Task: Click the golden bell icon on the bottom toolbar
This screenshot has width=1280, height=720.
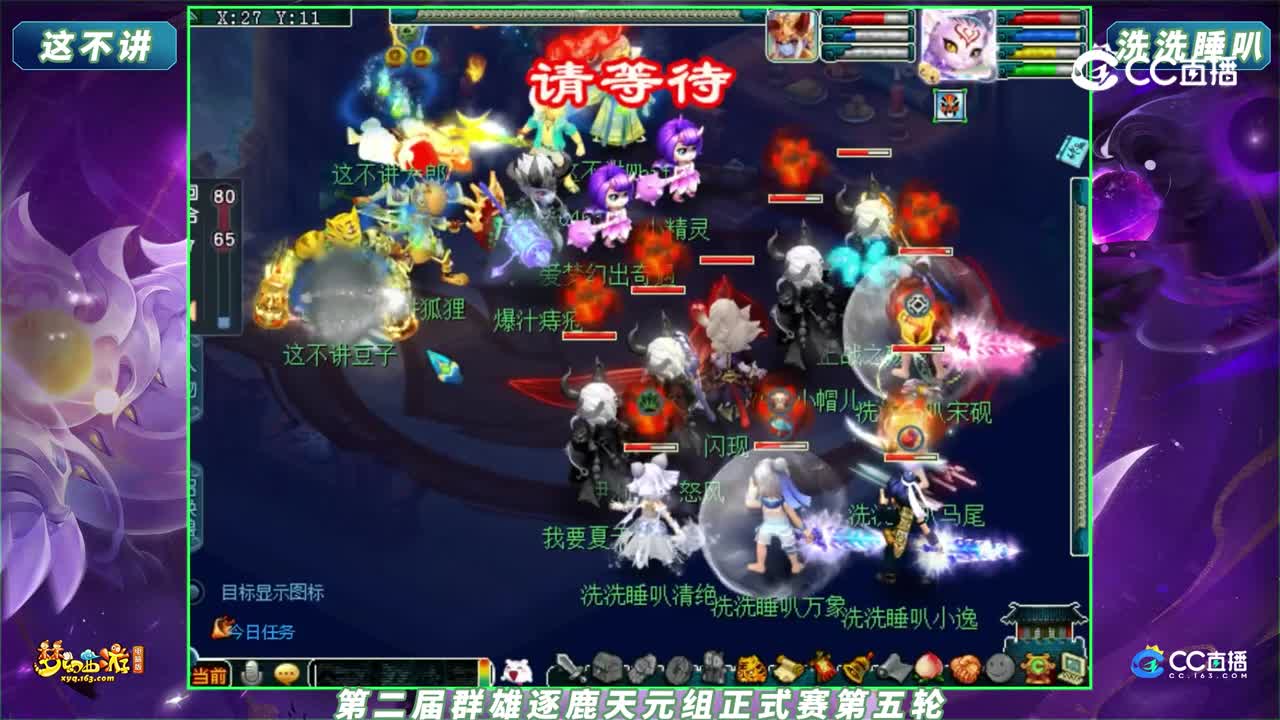Action: coord(853,665)
